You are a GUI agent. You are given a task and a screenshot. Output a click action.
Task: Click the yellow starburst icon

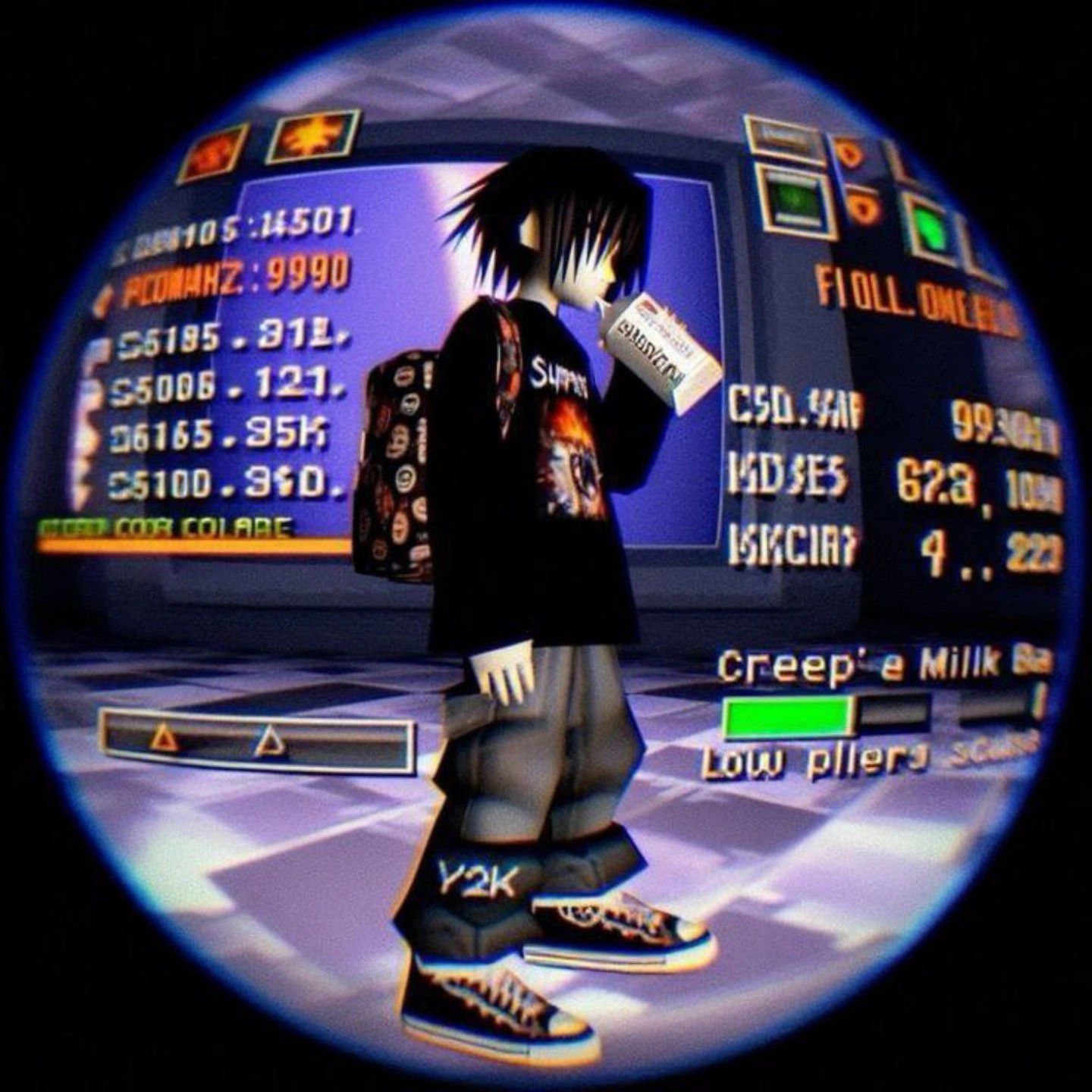click(312, 136)
